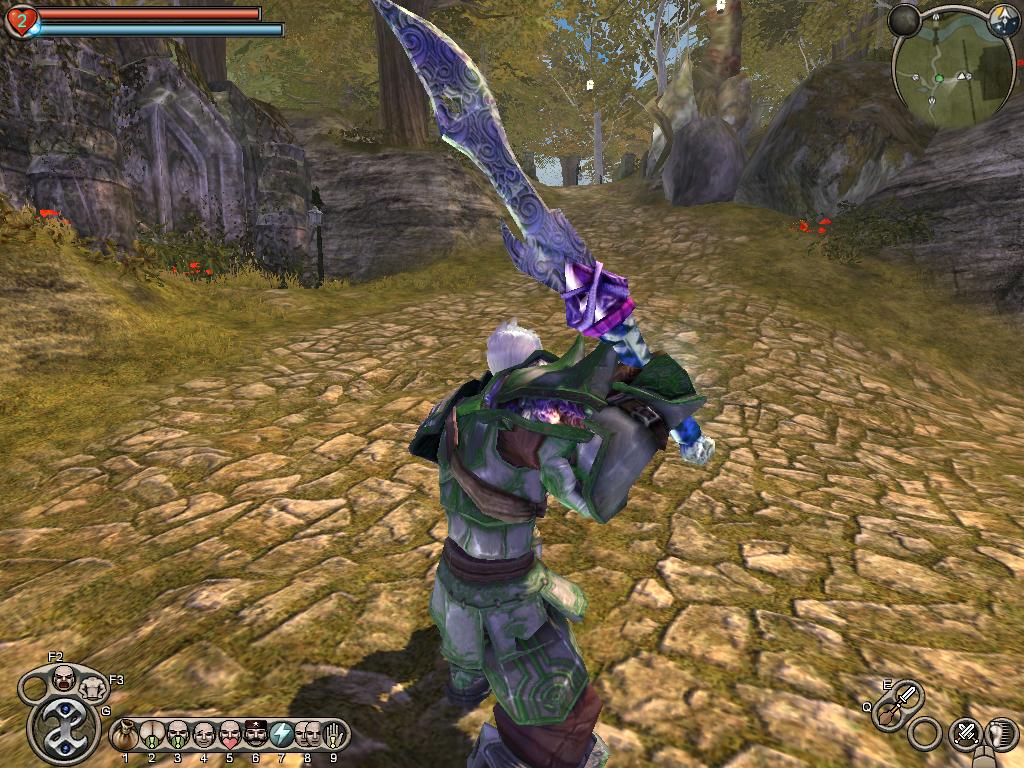Viewport: 1024px width, 768px height.
Task: Pick the two faces icon in slot 8
Action: click(x=307, y=734)
